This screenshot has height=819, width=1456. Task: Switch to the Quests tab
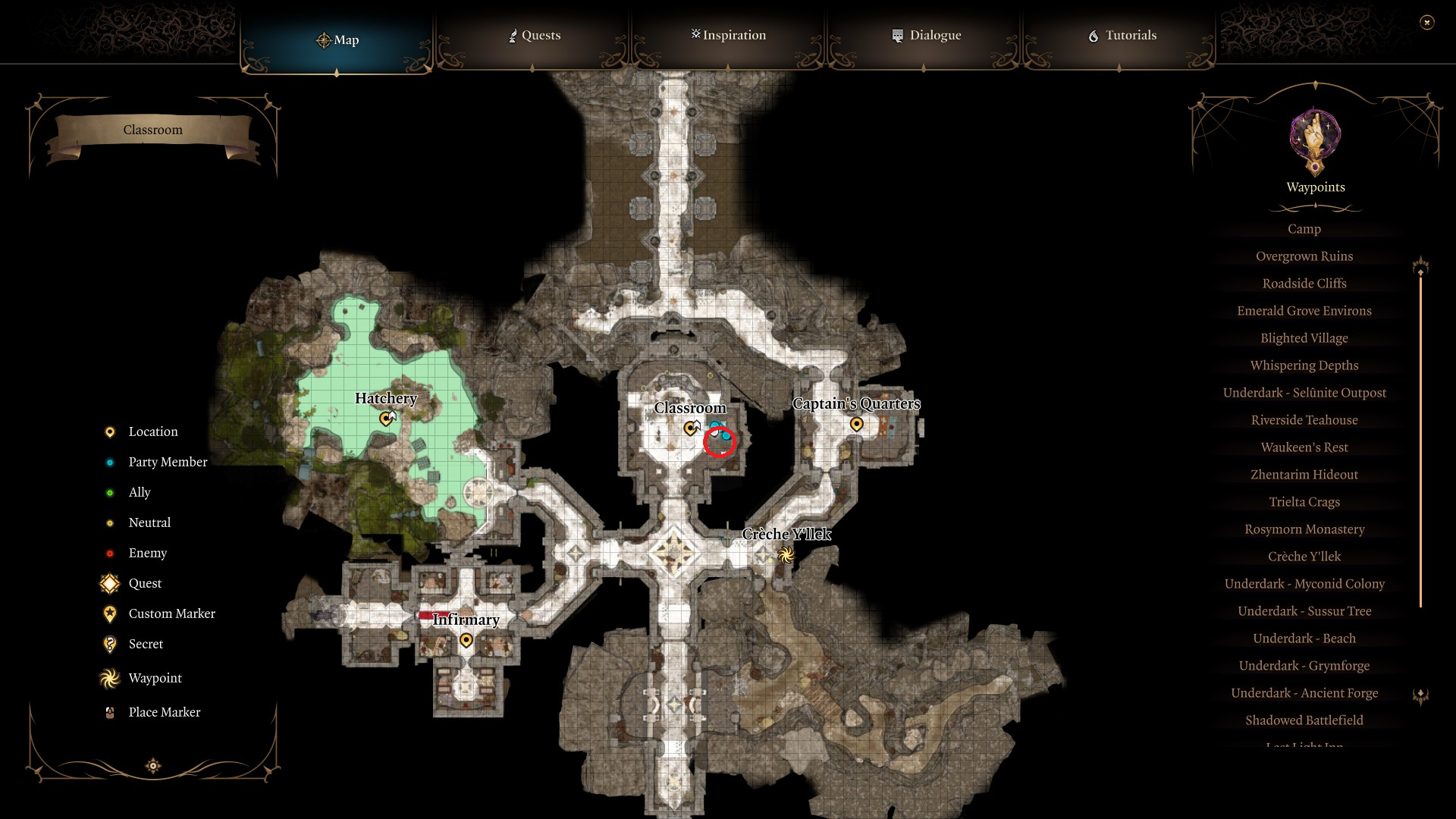pos(534,35)
